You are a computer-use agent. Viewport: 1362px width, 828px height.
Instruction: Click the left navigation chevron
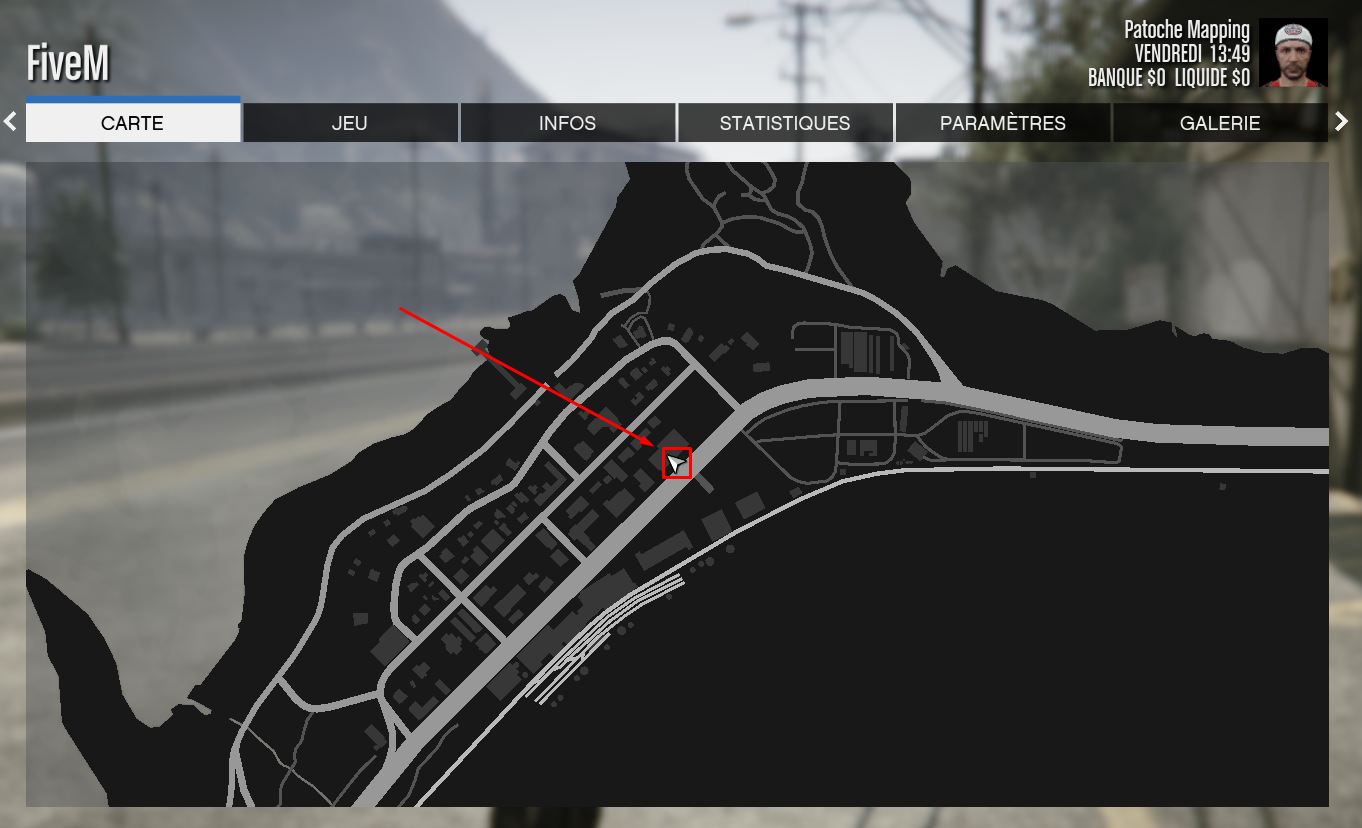coord(9,121)
